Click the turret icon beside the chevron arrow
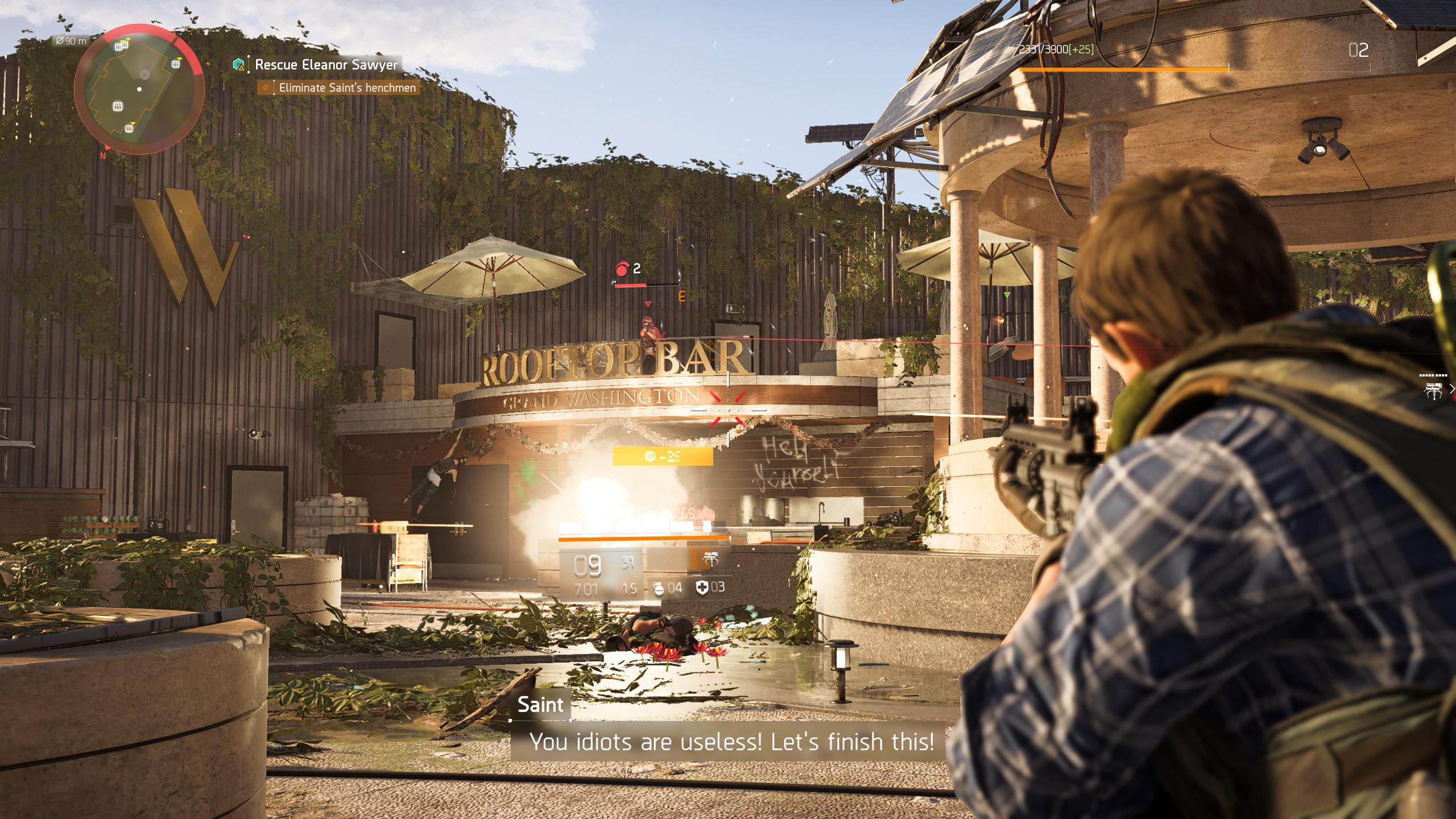 (x=1433, y=390)
